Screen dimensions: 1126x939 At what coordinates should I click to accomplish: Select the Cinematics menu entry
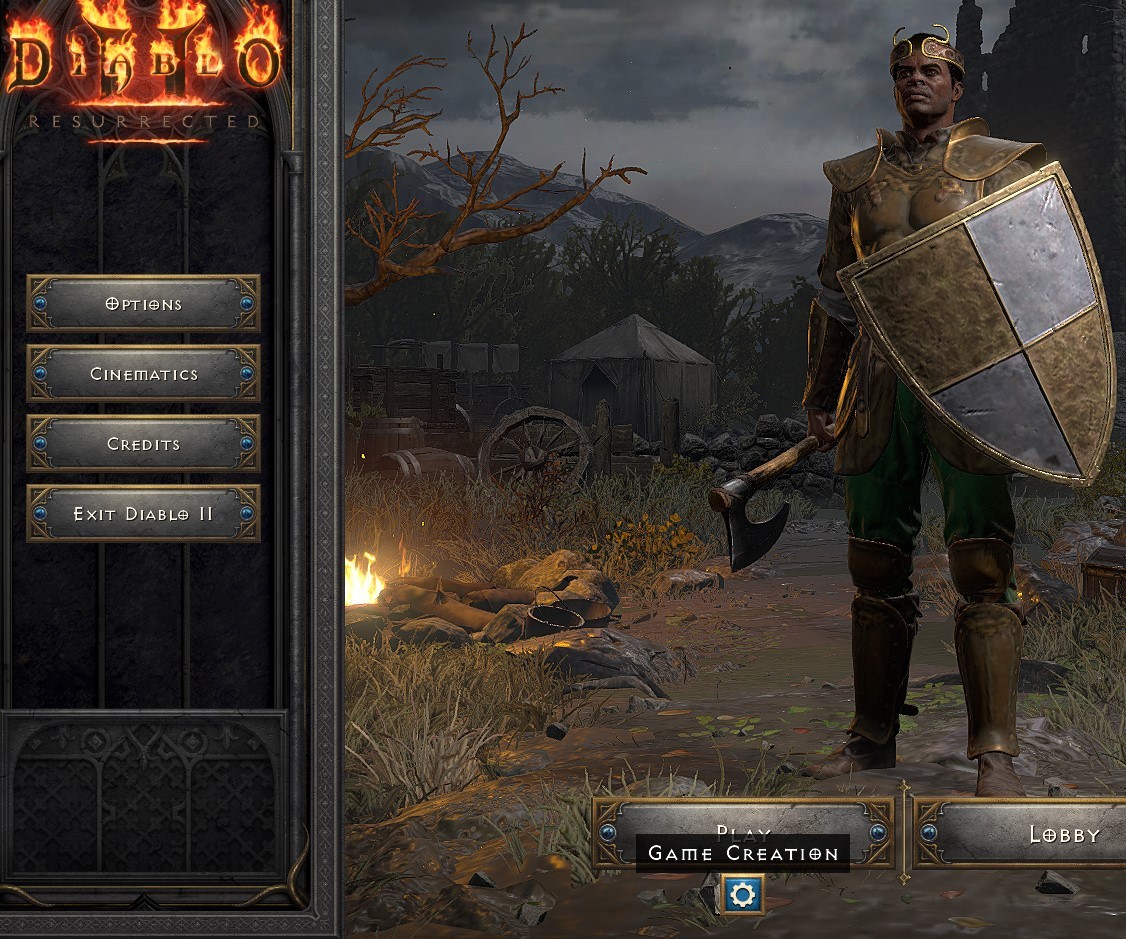143,374
